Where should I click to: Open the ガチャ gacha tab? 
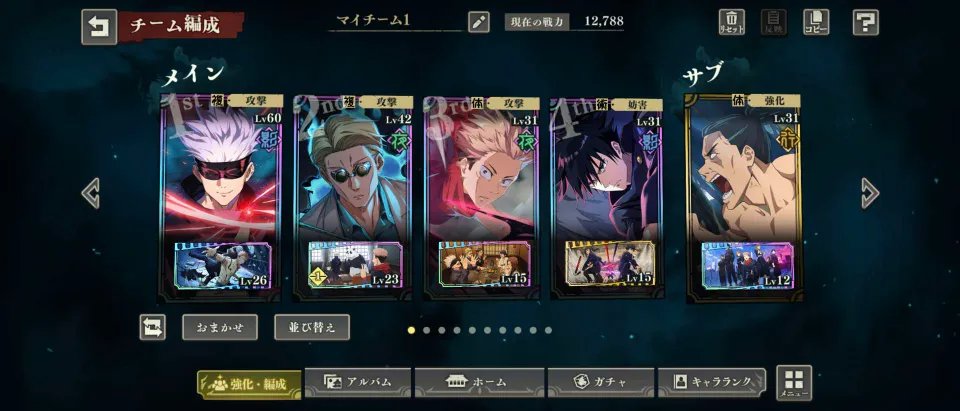(602, 382)
